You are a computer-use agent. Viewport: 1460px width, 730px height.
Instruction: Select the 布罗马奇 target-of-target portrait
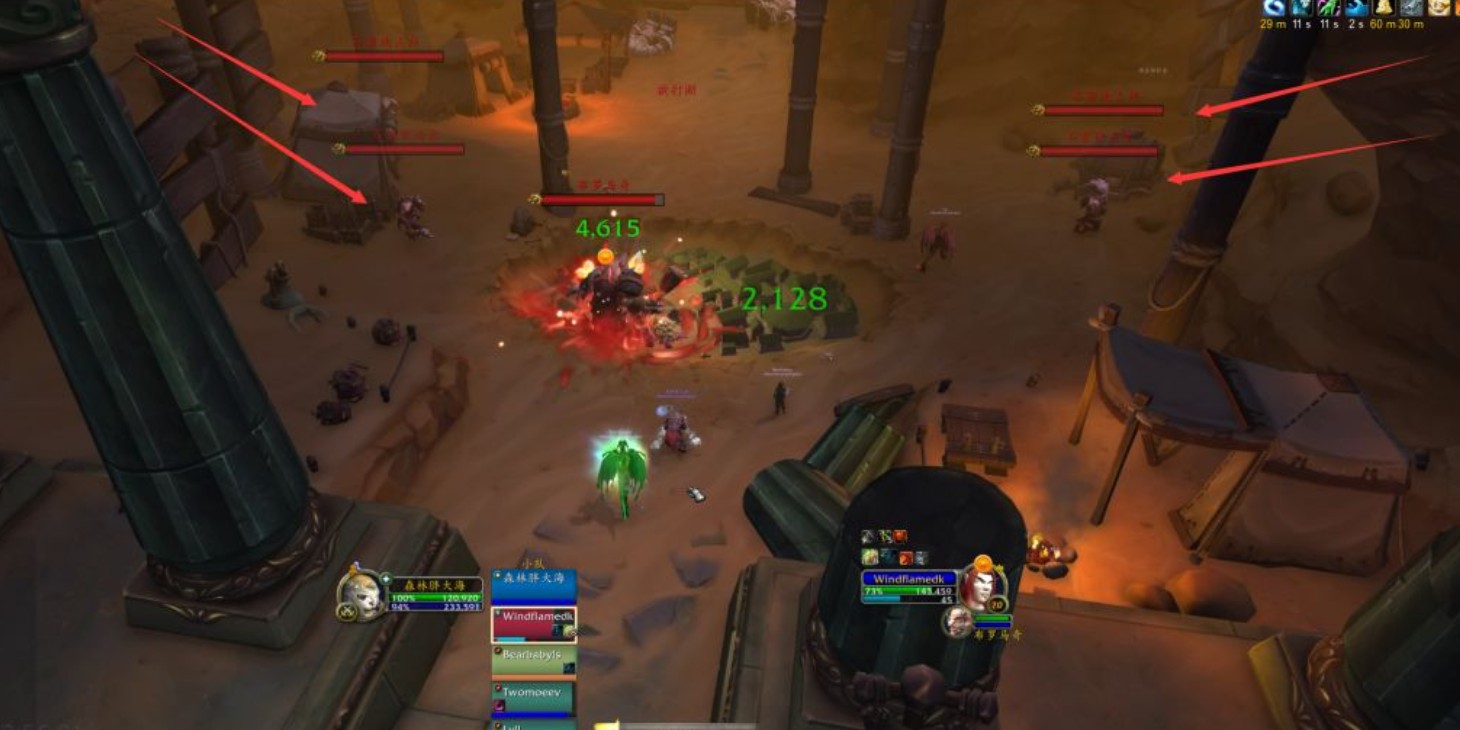coord(957,622)
